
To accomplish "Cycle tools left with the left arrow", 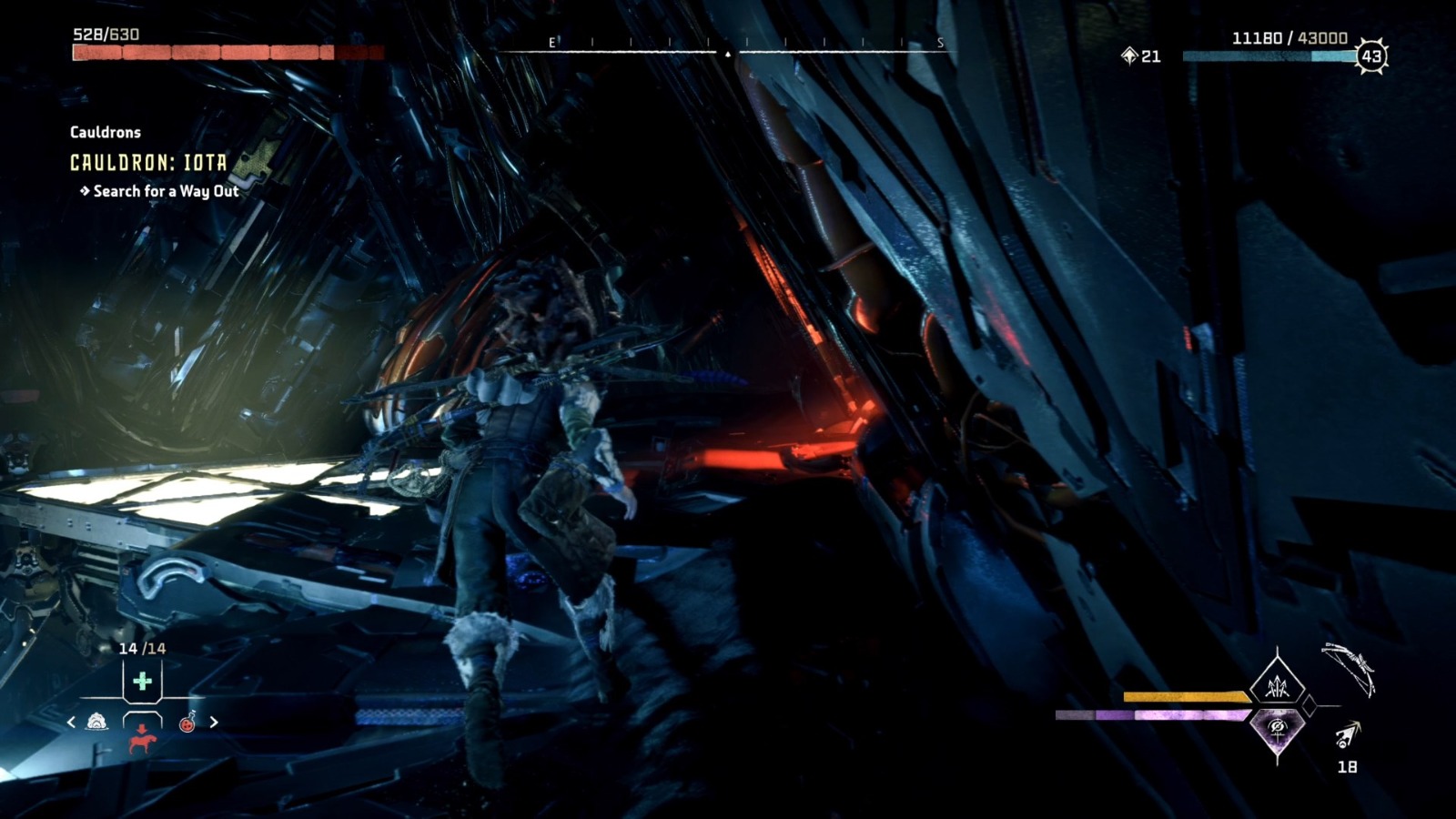I will tap(72, 723).
